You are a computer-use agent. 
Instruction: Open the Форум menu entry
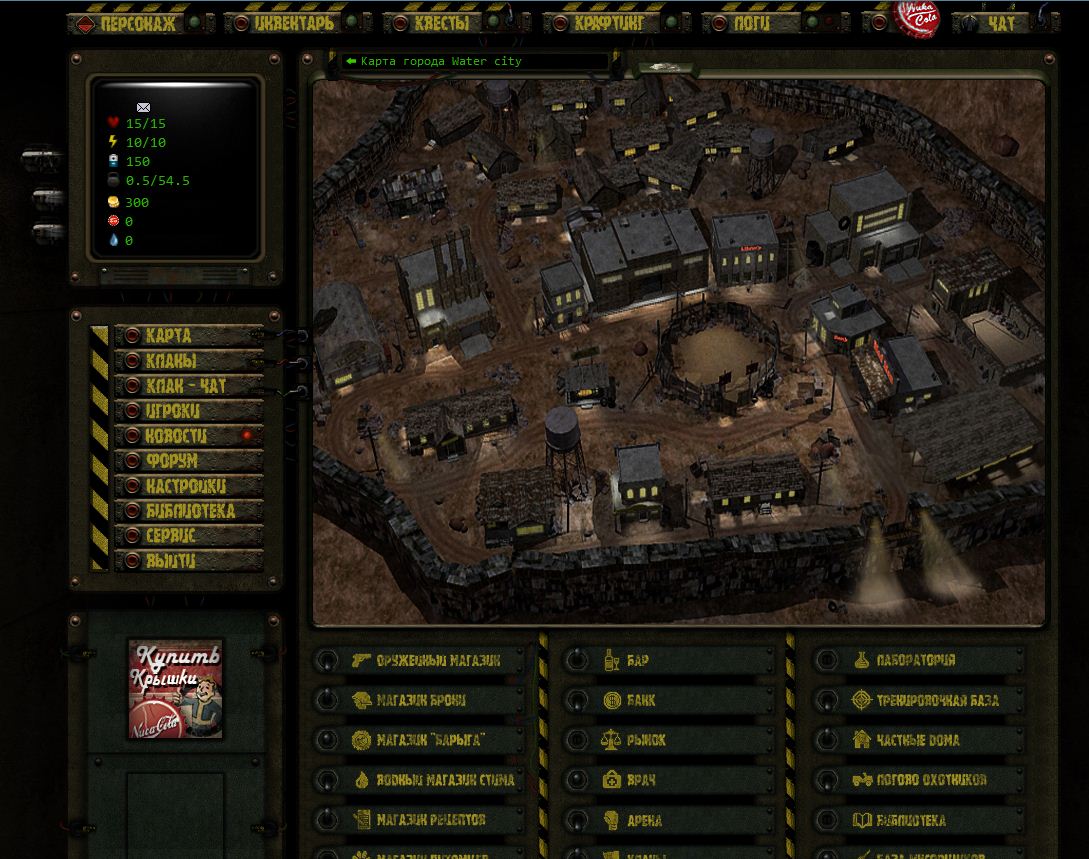point(188,461)
